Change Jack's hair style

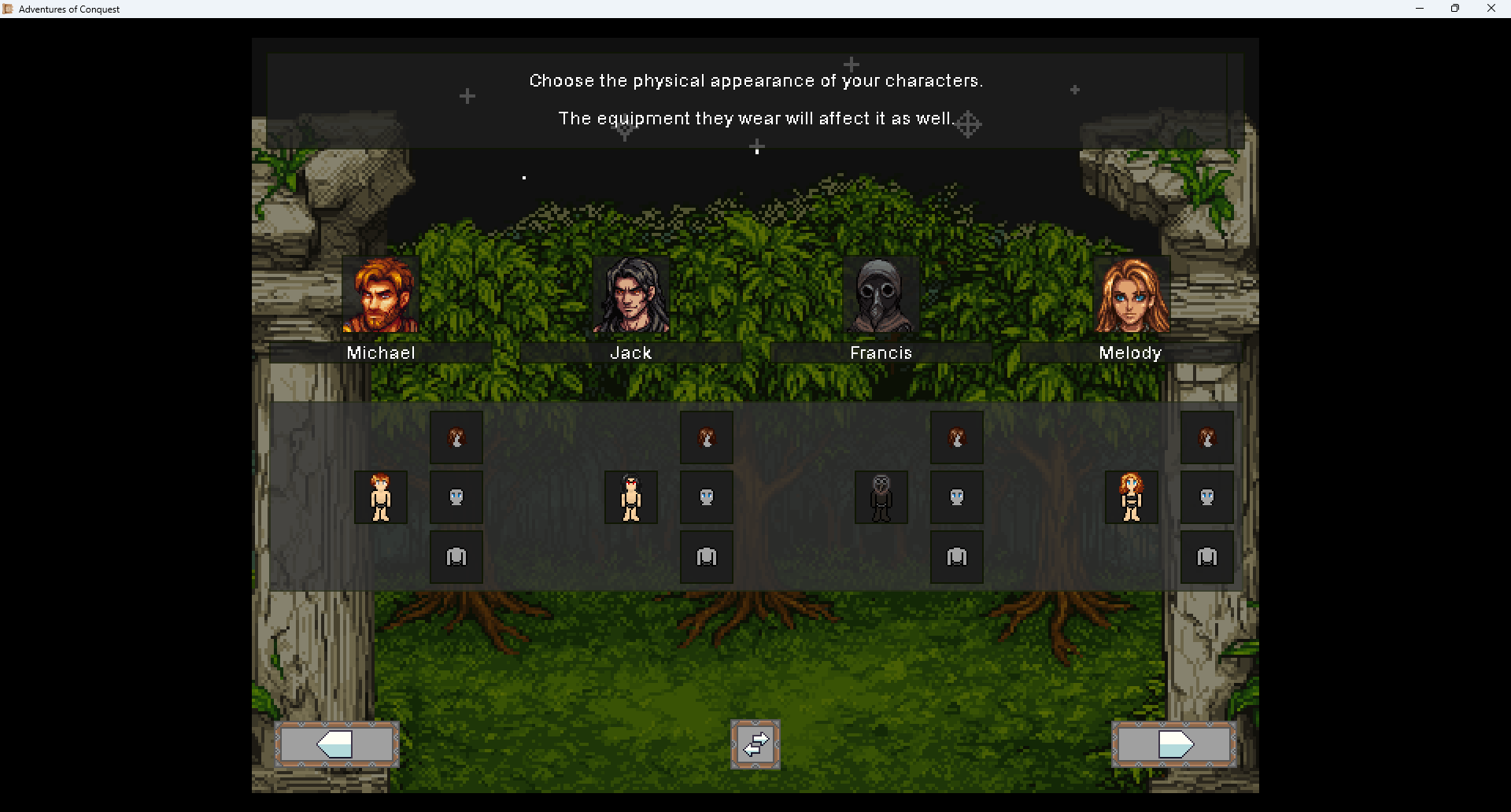point(707,437)
